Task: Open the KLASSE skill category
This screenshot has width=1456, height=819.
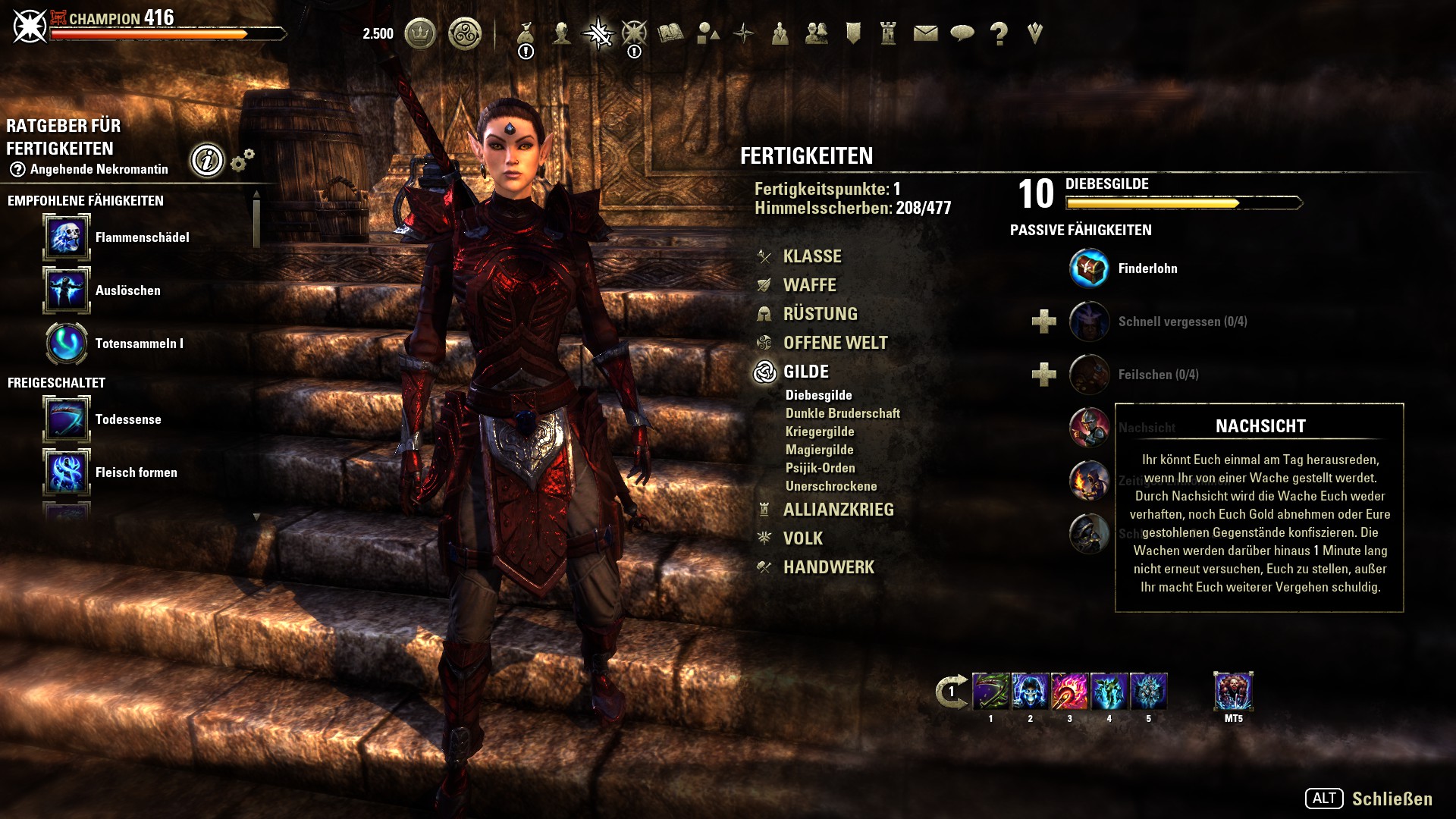Action: (x=811, y=256)
